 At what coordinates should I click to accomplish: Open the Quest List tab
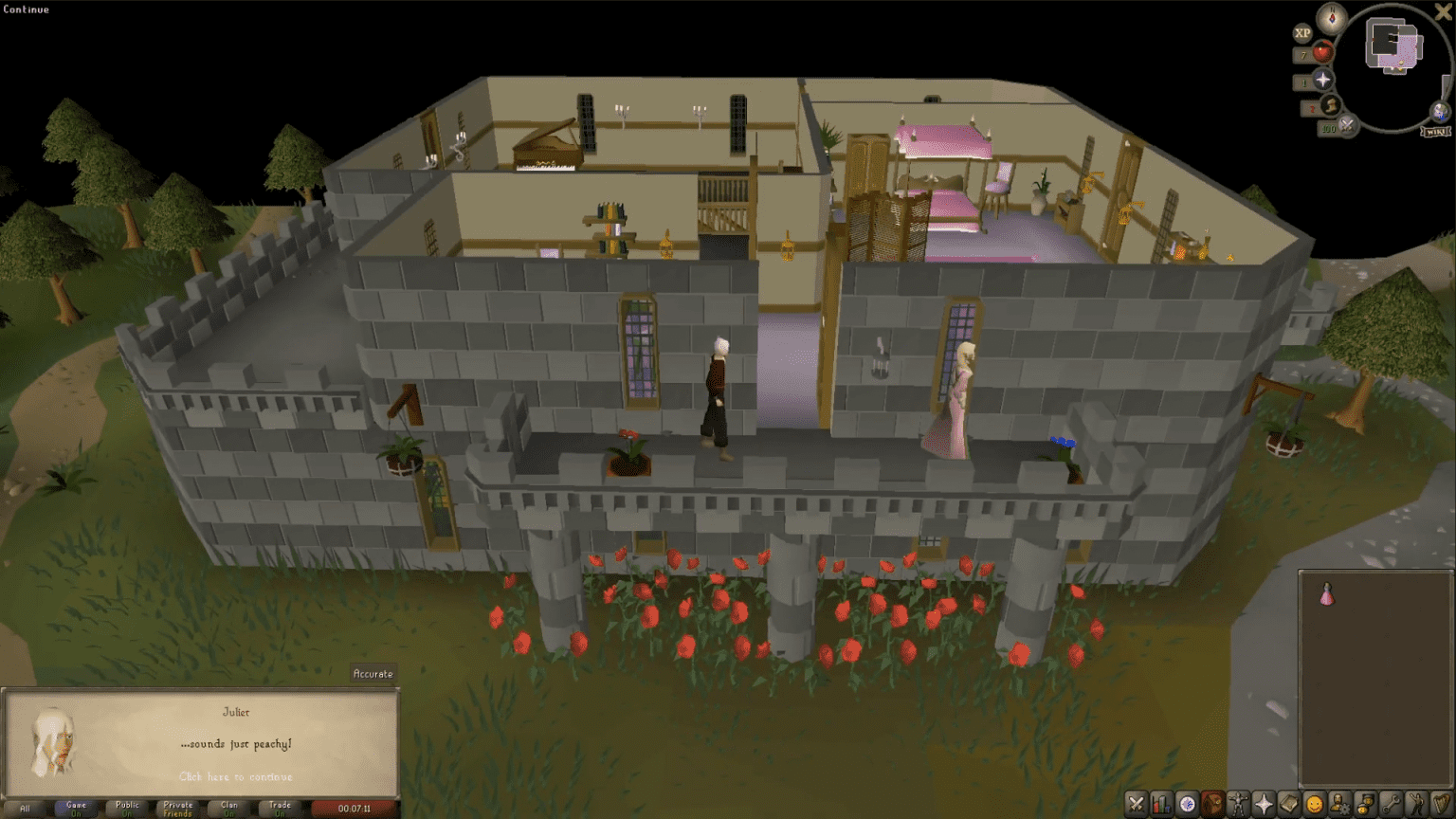[x=1187, y=805]
